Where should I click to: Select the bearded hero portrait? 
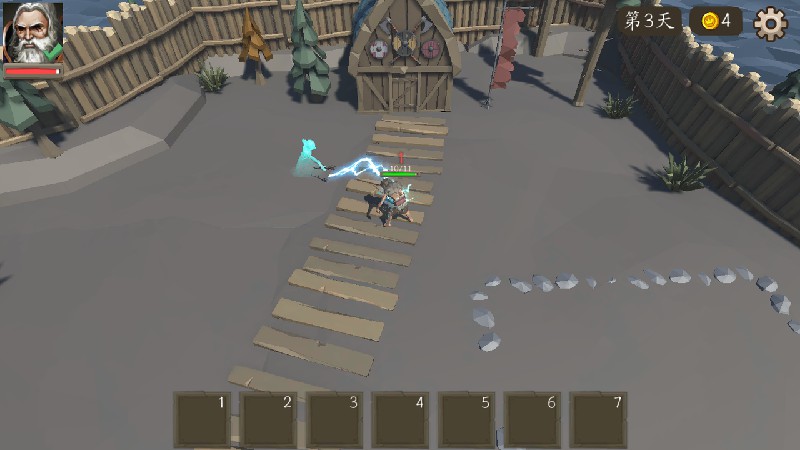(32, 33)
